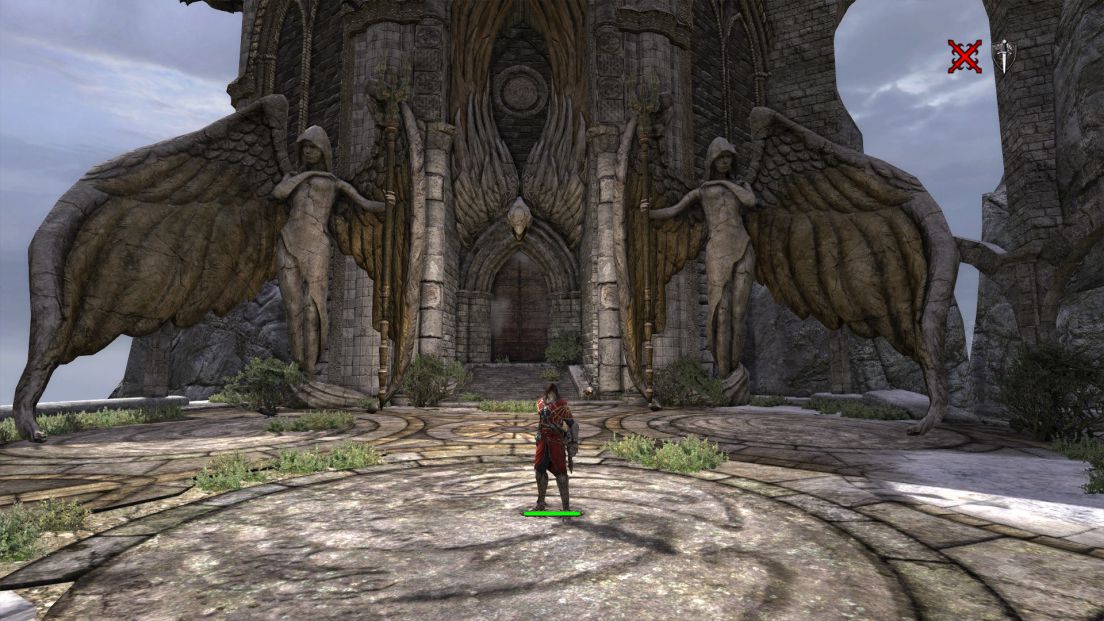Click the red crossed X icon

[x=964, y=56]
